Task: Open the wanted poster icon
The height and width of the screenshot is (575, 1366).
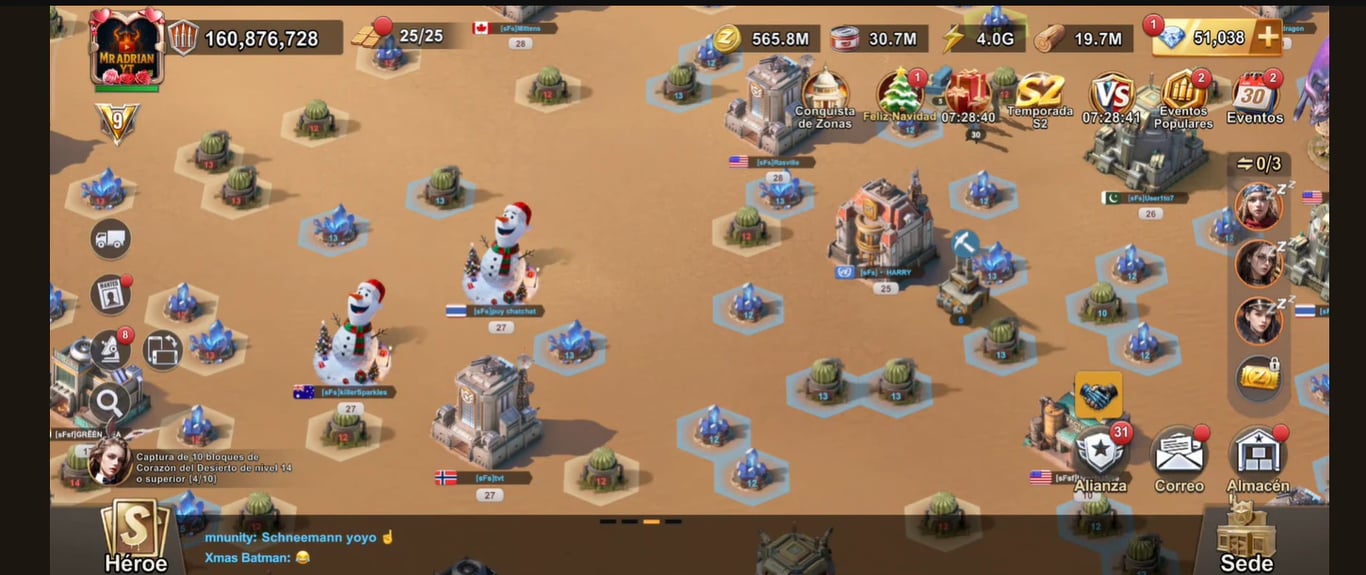Action: coord(110,295)
